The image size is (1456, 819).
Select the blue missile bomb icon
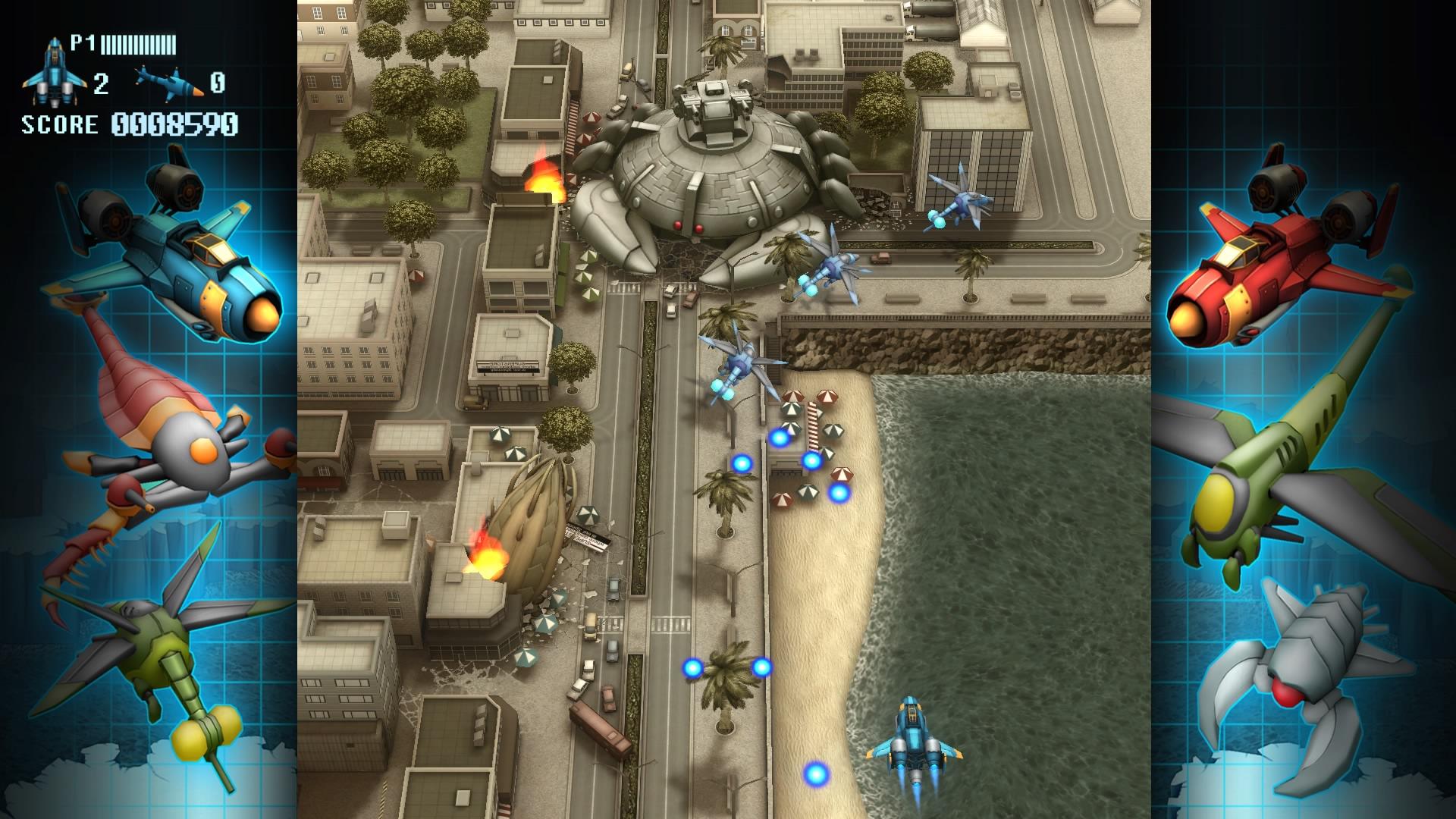(170, 82)
